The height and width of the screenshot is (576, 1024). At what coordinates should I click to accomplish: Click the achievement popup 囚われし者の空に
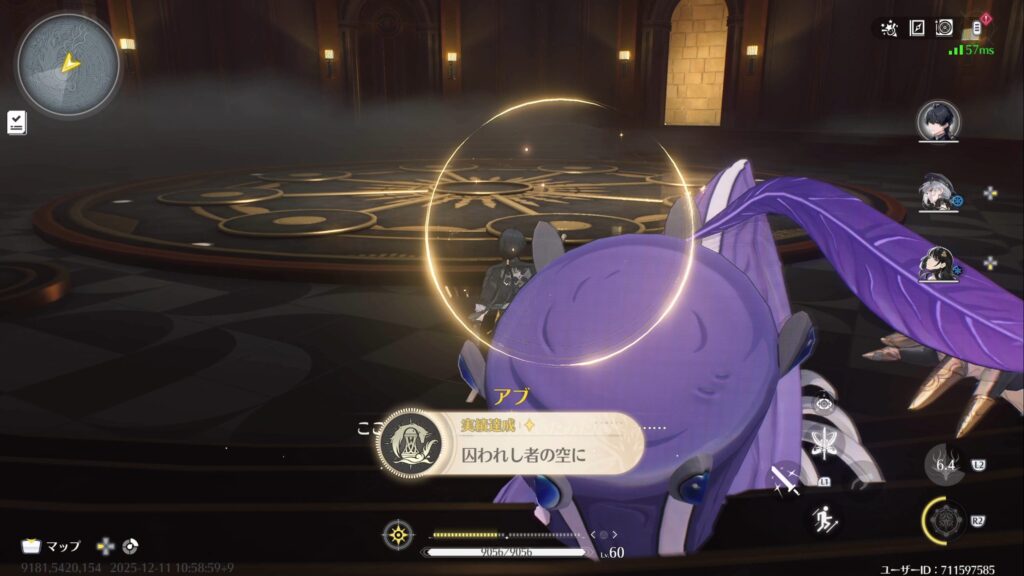pyautogui.click(x=510, y=442)
